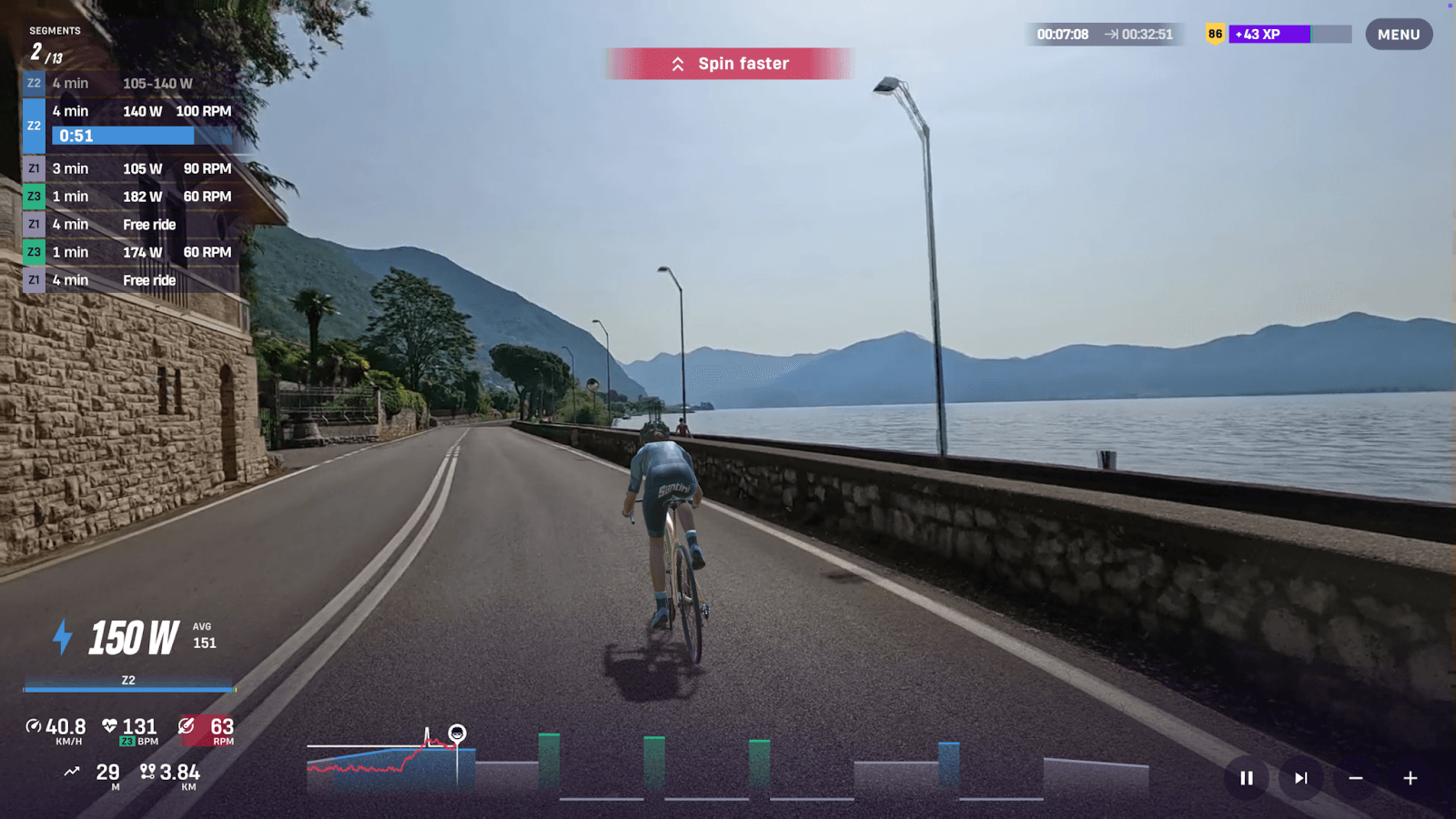Viewport: 1456px width, 819px height.
Task: Decrease intensity with the minus button
Action: pyautogui.click(x=1355, y=778)
